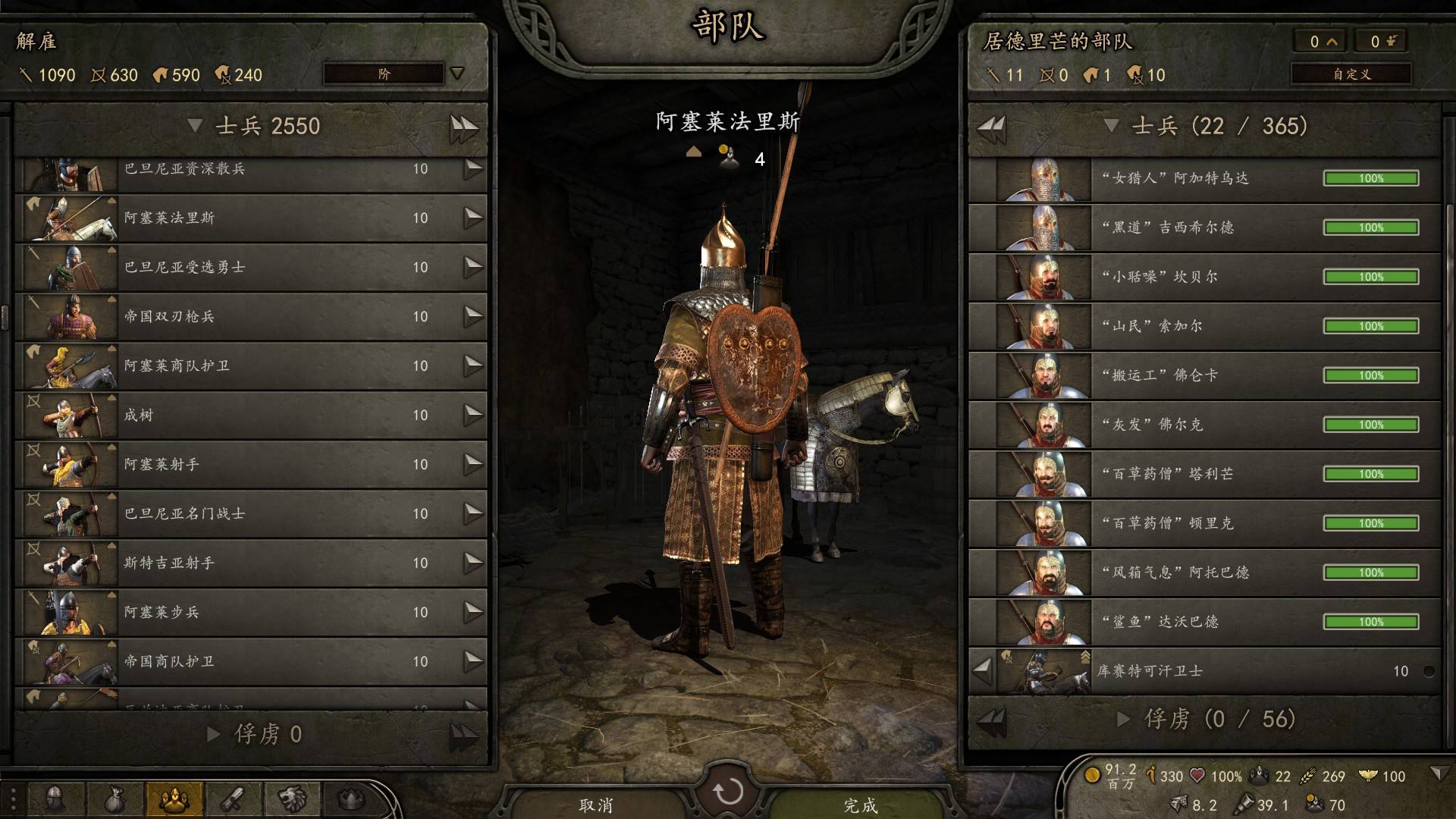Screen dimensions: 1456x819
Task: Cancel with the 取消 button
Action: [596, 804]
